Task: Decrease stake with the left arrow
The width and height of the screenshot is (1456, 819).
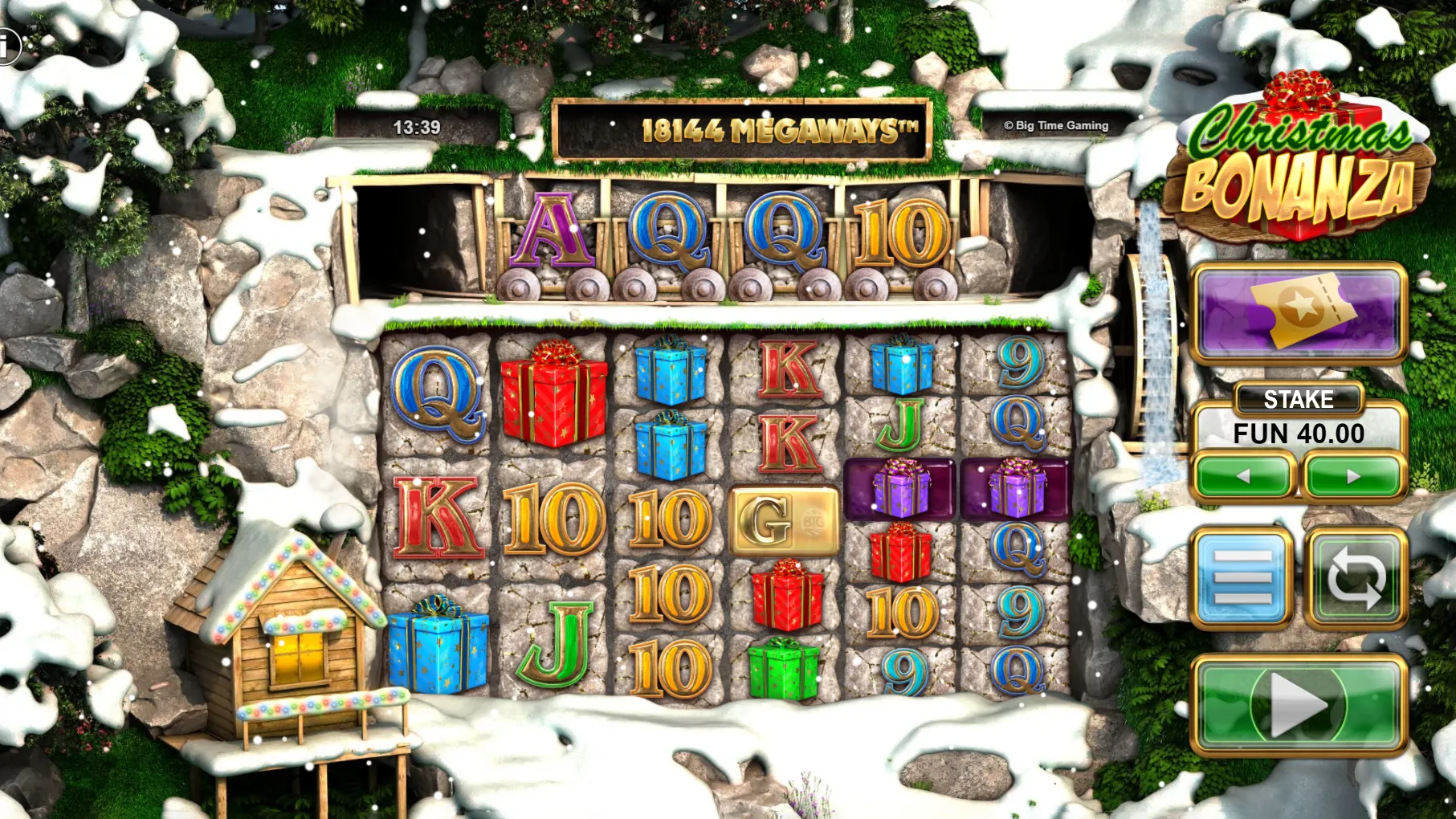Action: 1243,476
